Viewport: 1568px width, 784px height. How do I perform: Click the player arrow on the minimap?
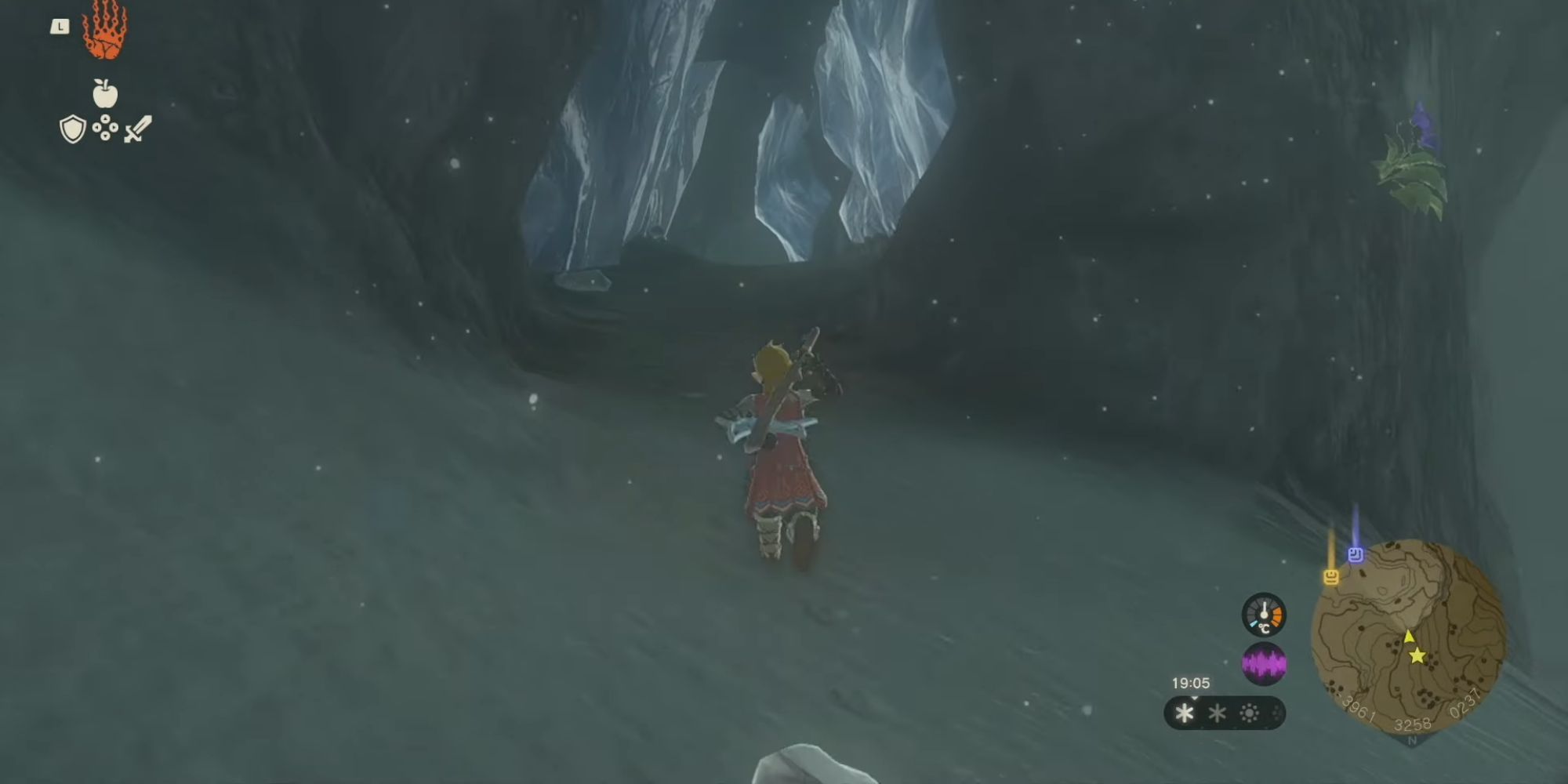[1409, 637]
